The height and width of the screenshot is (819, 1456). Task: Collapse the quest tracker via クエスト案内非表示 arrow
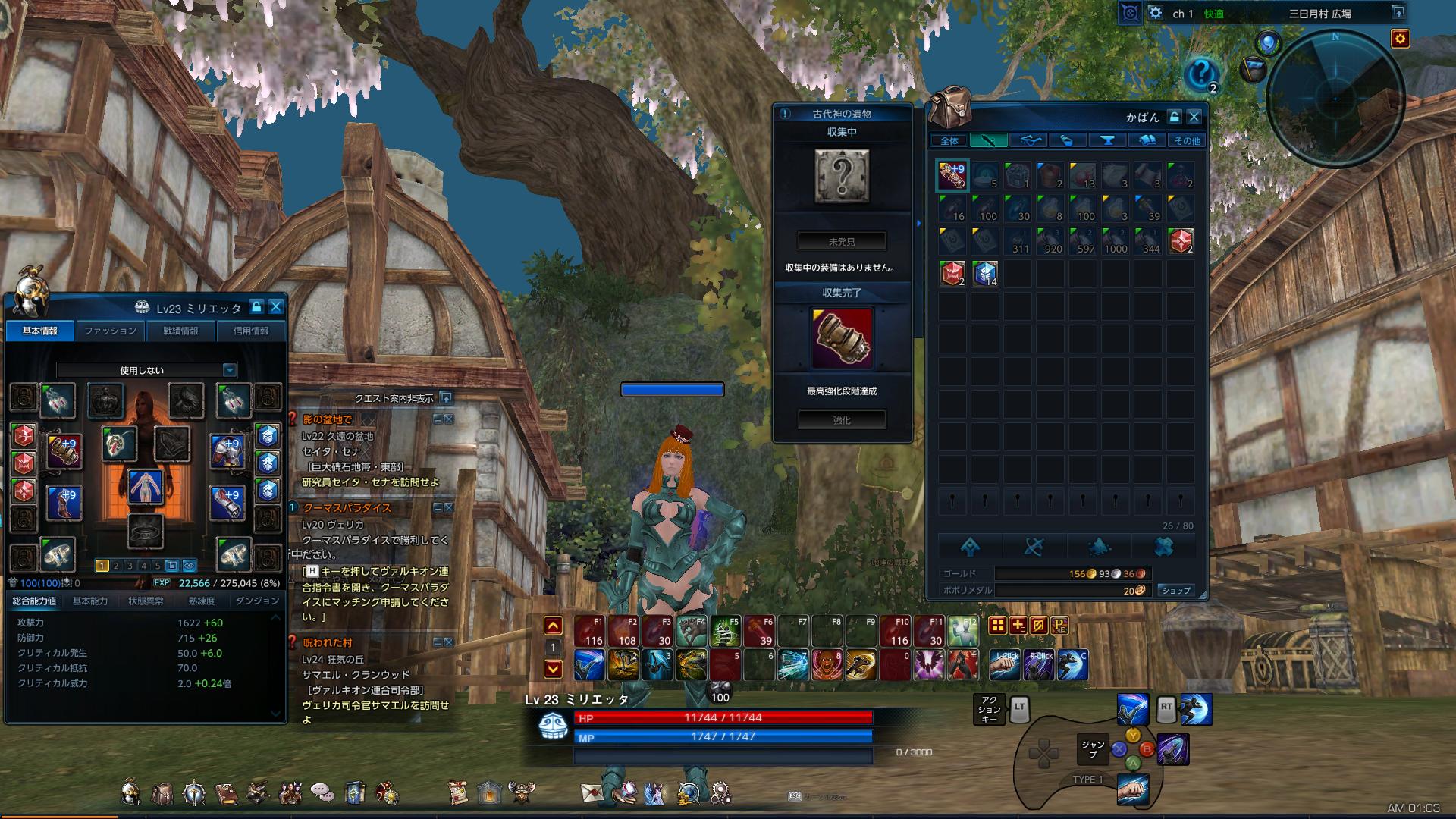[447, 397]
